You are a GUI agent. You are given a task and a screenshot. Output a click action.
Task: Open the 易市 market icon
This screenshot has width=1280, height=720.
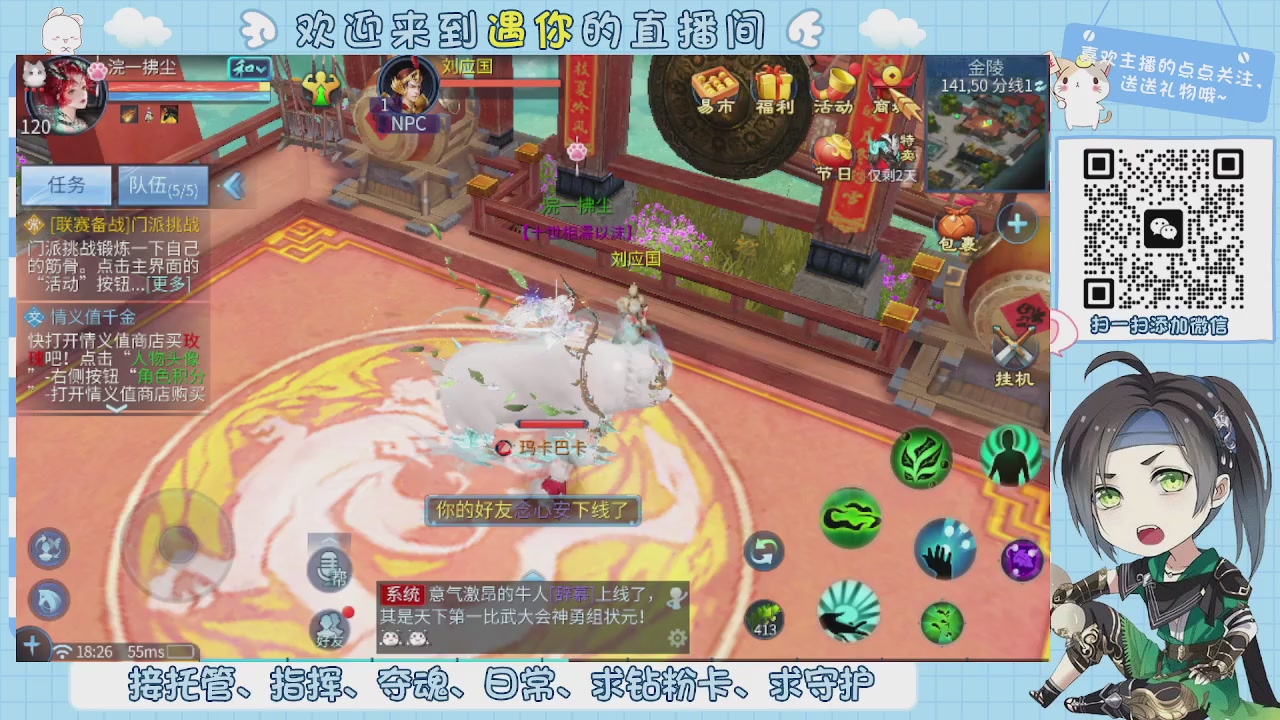pos(716,88)
